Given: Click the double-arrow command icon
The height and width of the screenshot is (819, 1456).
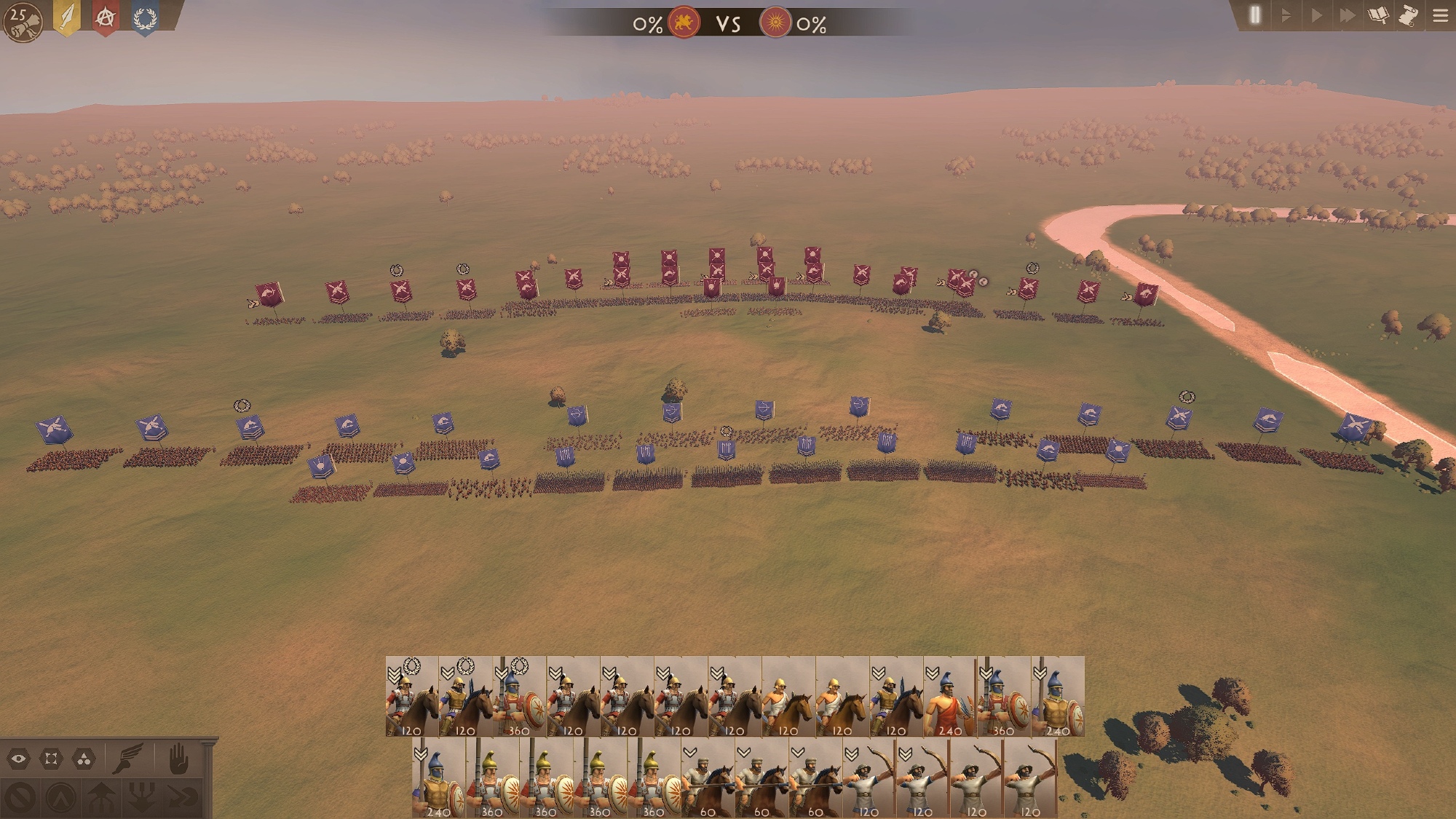Looking at the screenshot, I should 183,798.
